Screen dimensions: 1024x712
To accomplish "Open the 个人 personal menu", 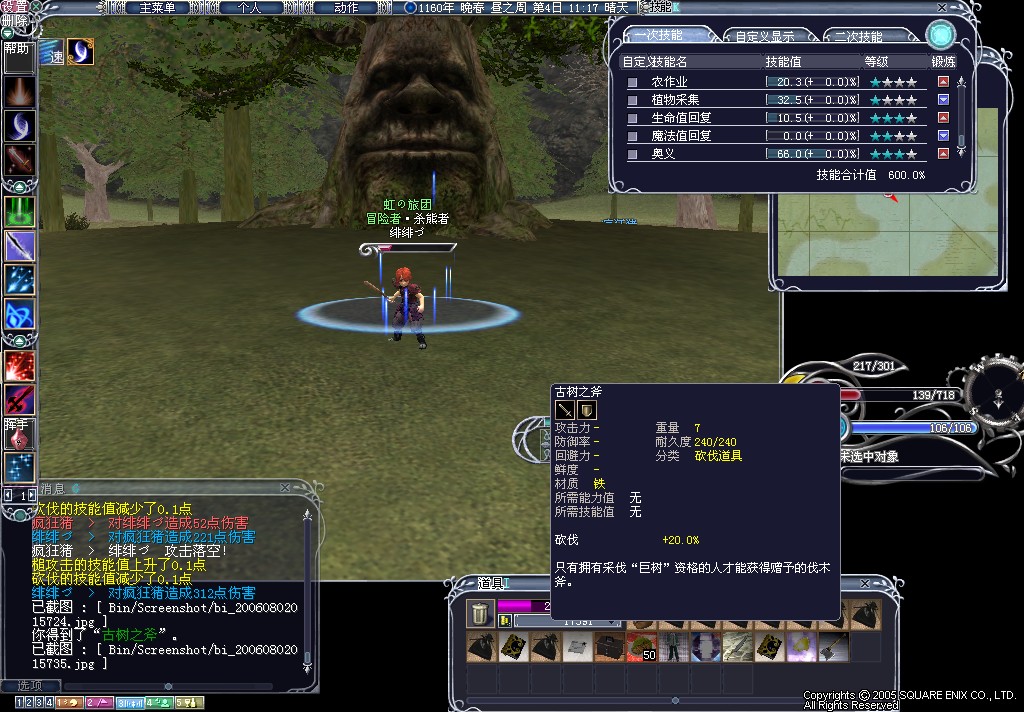I will (x=249, y=7).
